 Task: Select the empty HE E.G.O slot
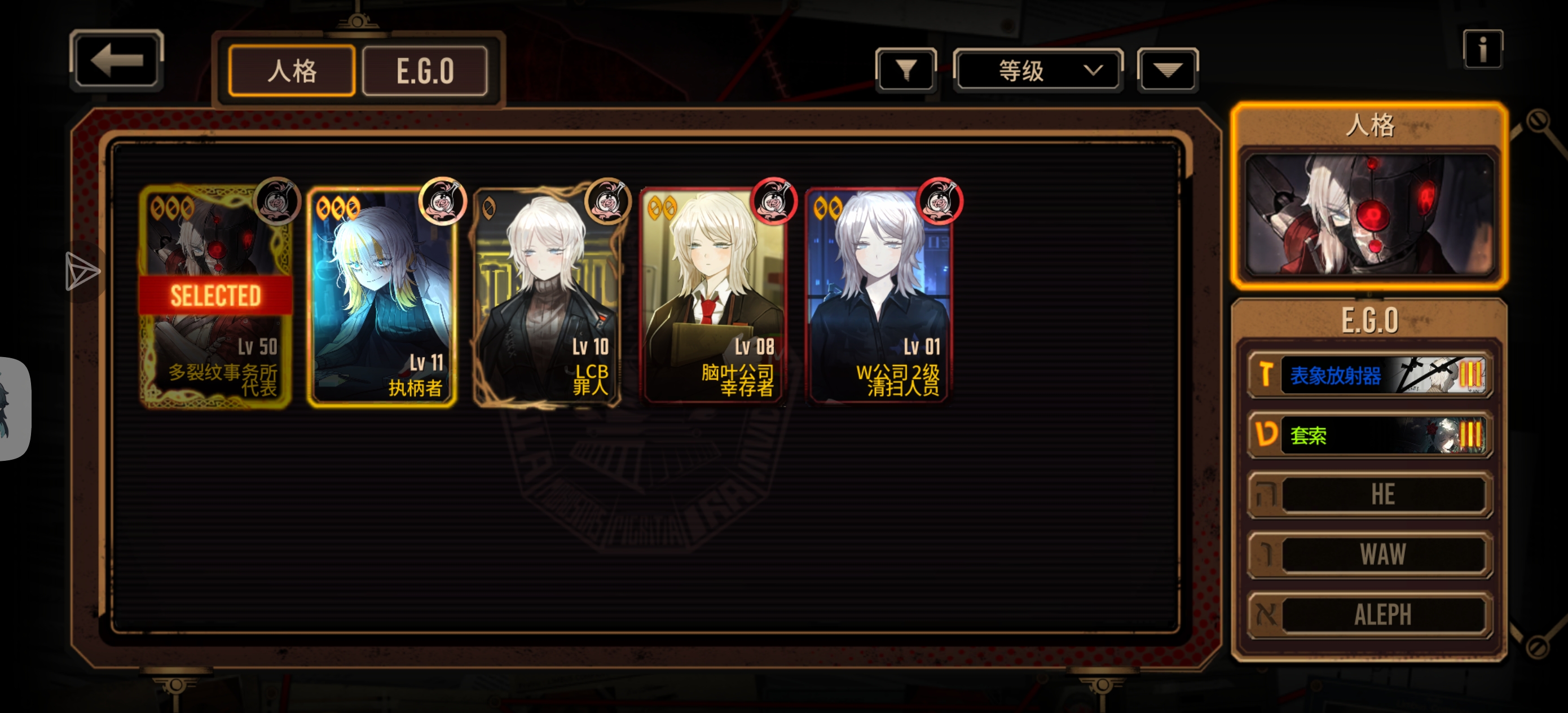point(1369,494)
